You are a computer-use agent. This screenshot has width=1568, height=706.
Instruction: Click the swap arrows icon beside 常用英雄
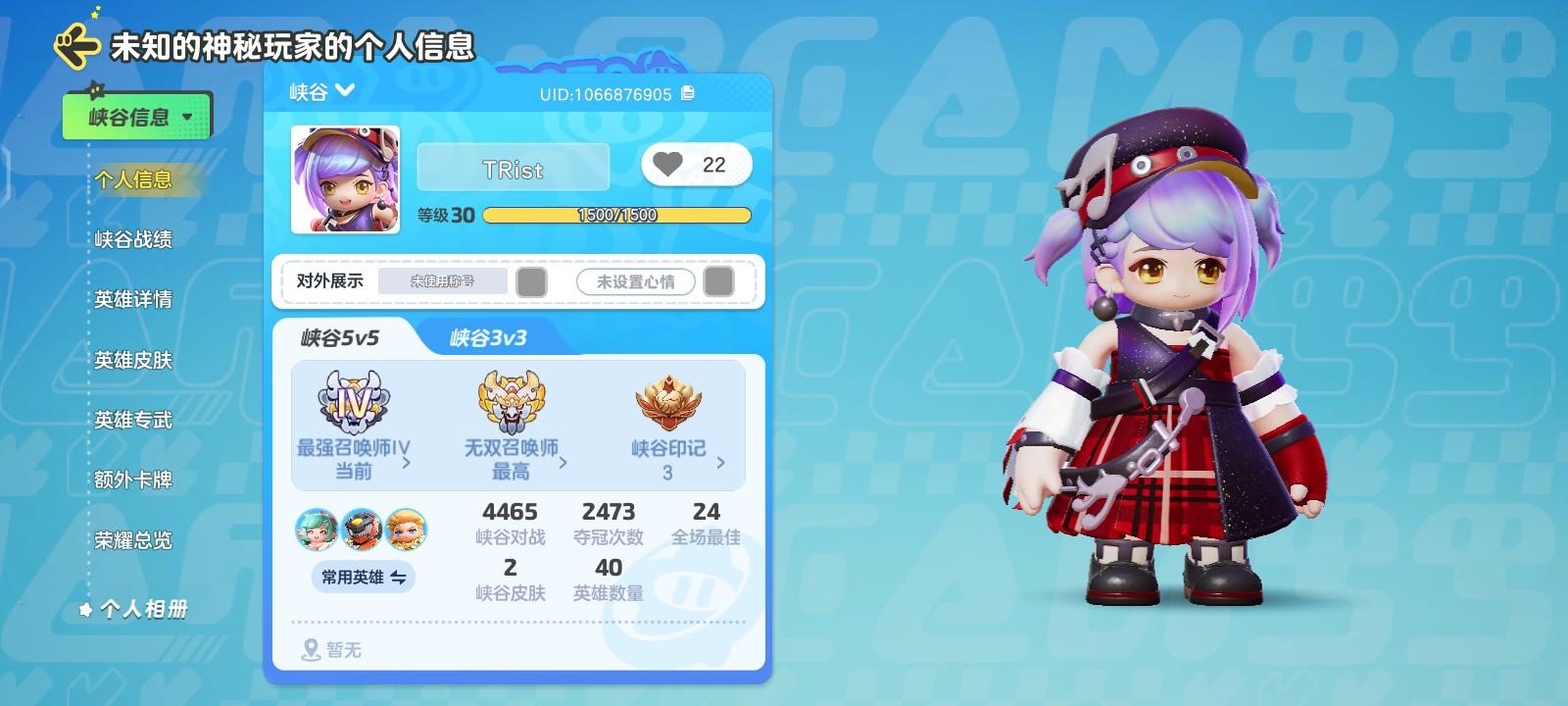399,578
